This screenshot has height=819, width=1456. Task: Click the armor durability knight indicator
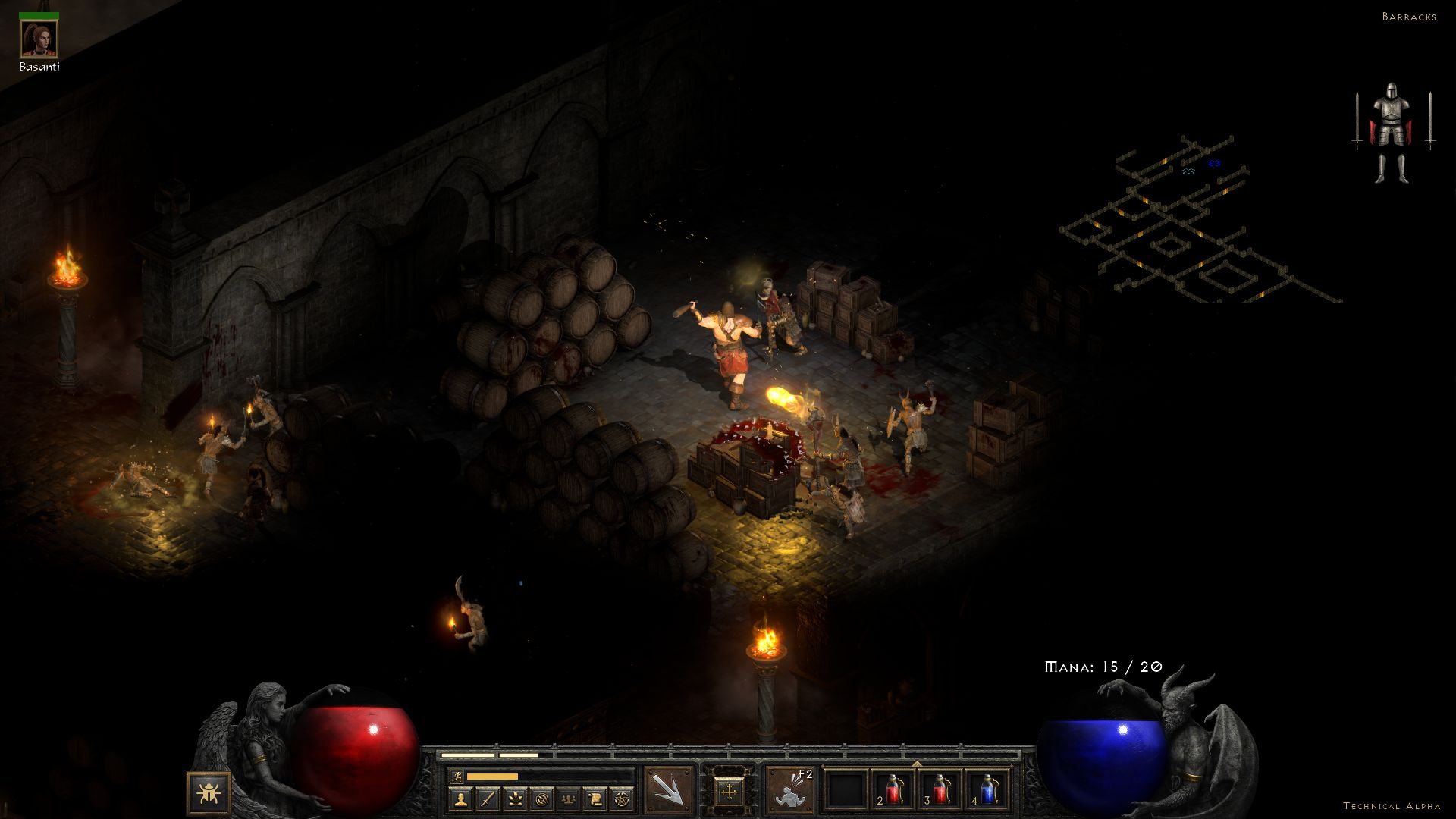(x=1392, y=133)
